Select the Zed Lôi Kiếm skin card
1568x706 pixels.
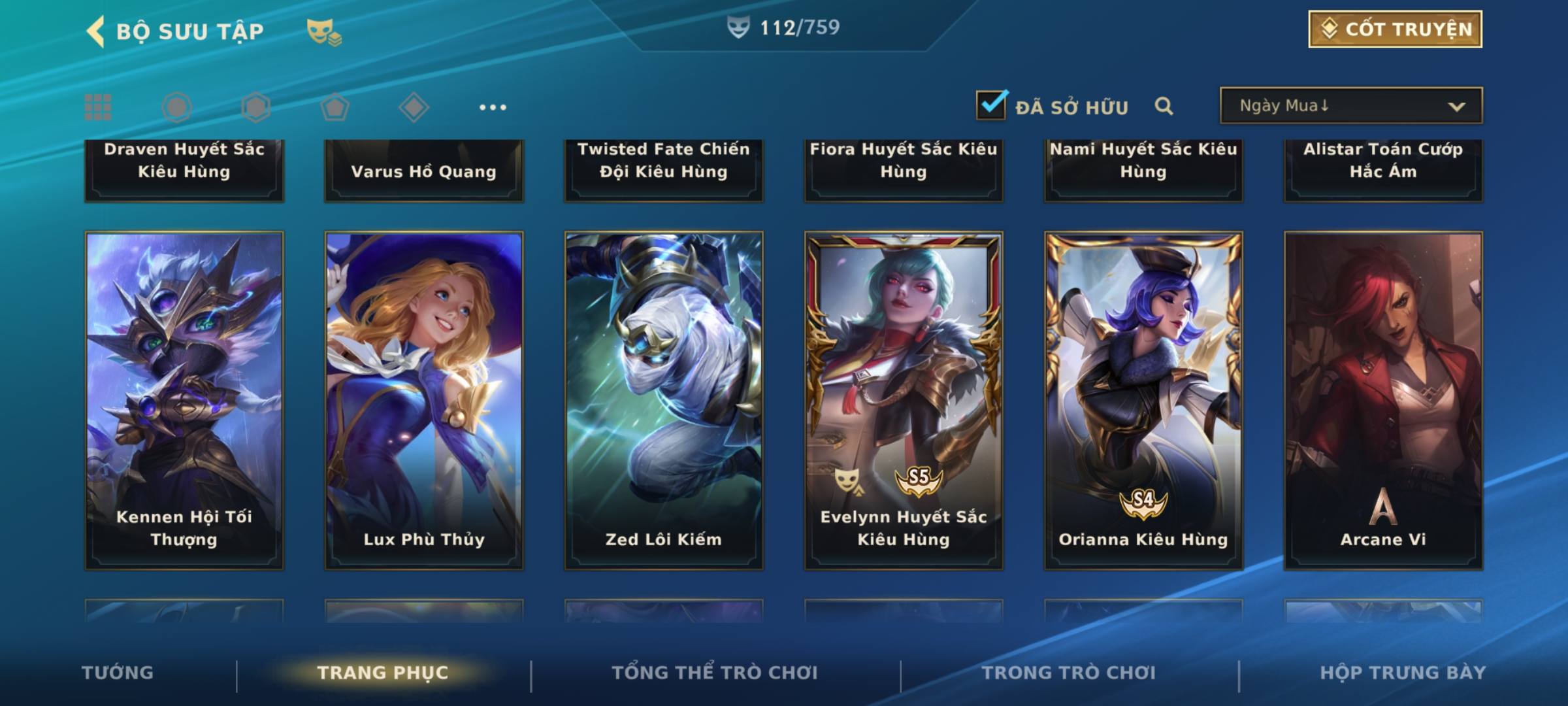coord(664,400)
